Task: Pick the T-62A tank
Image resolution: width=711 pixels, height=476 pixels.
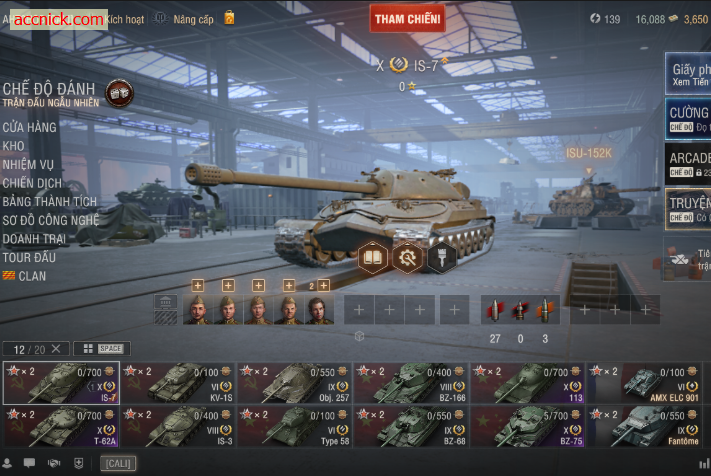Action: tap(60, 427)
